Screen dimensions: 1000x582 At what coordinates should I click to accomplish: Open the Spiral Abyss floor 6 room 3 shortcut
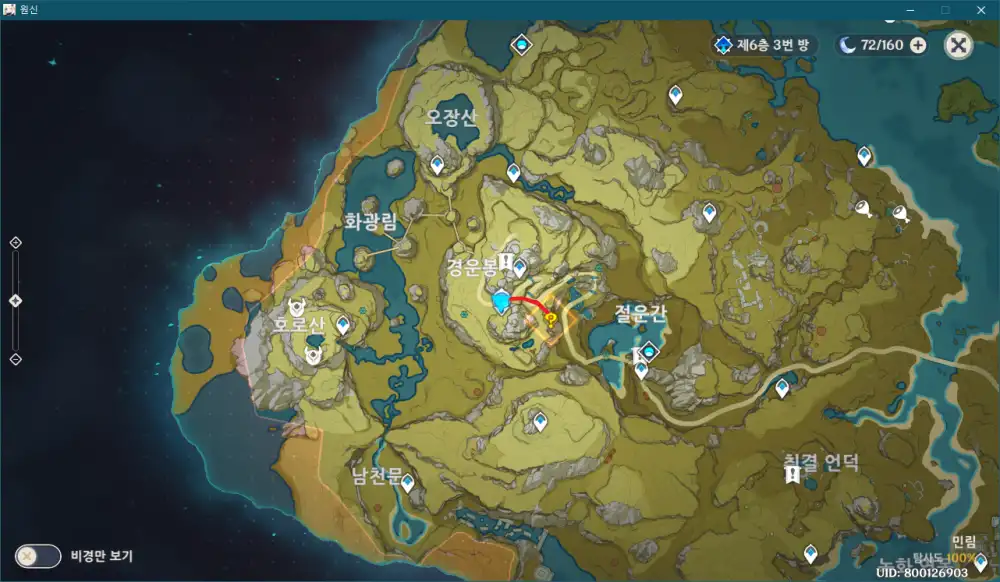765,44
